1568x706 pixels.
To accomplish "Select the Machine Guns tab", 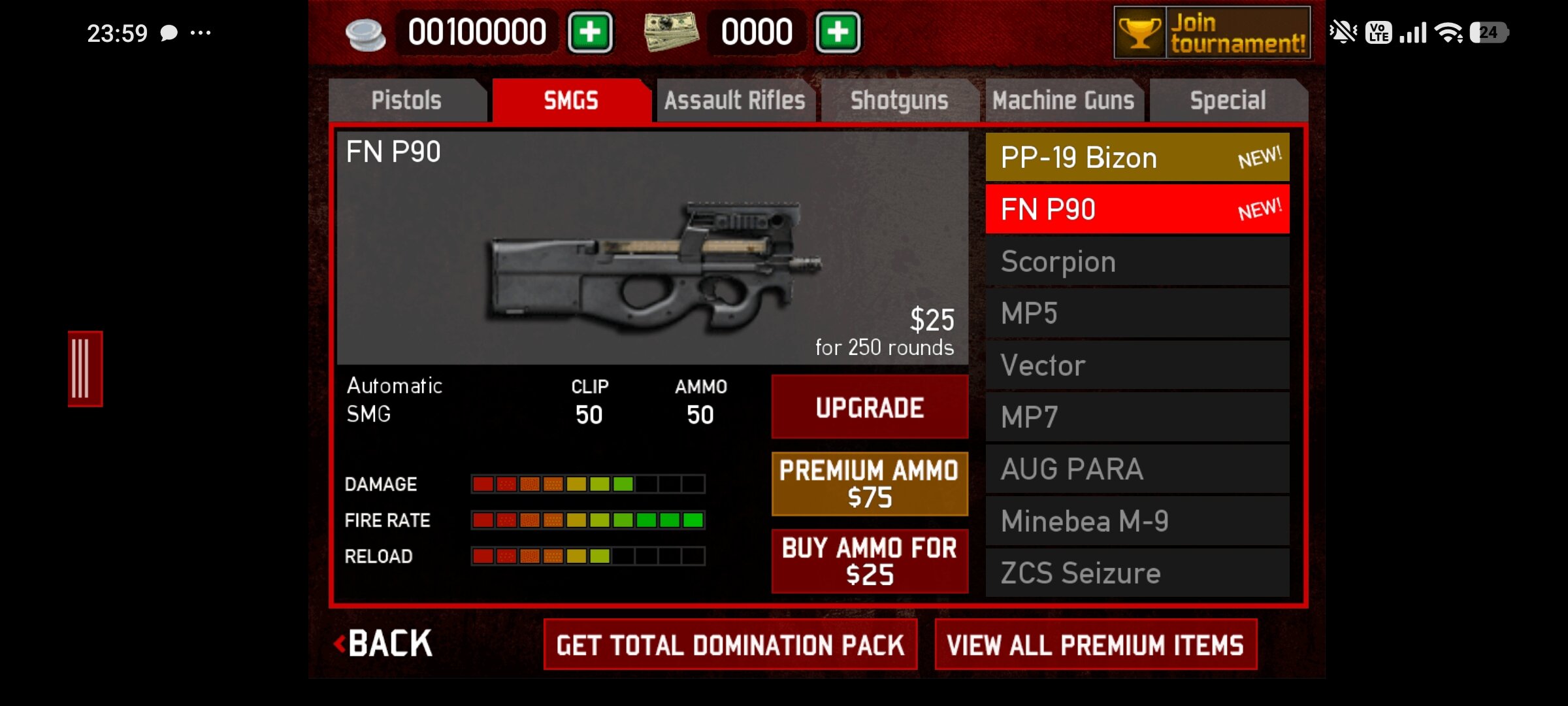I will click(x=1063, y=101).
